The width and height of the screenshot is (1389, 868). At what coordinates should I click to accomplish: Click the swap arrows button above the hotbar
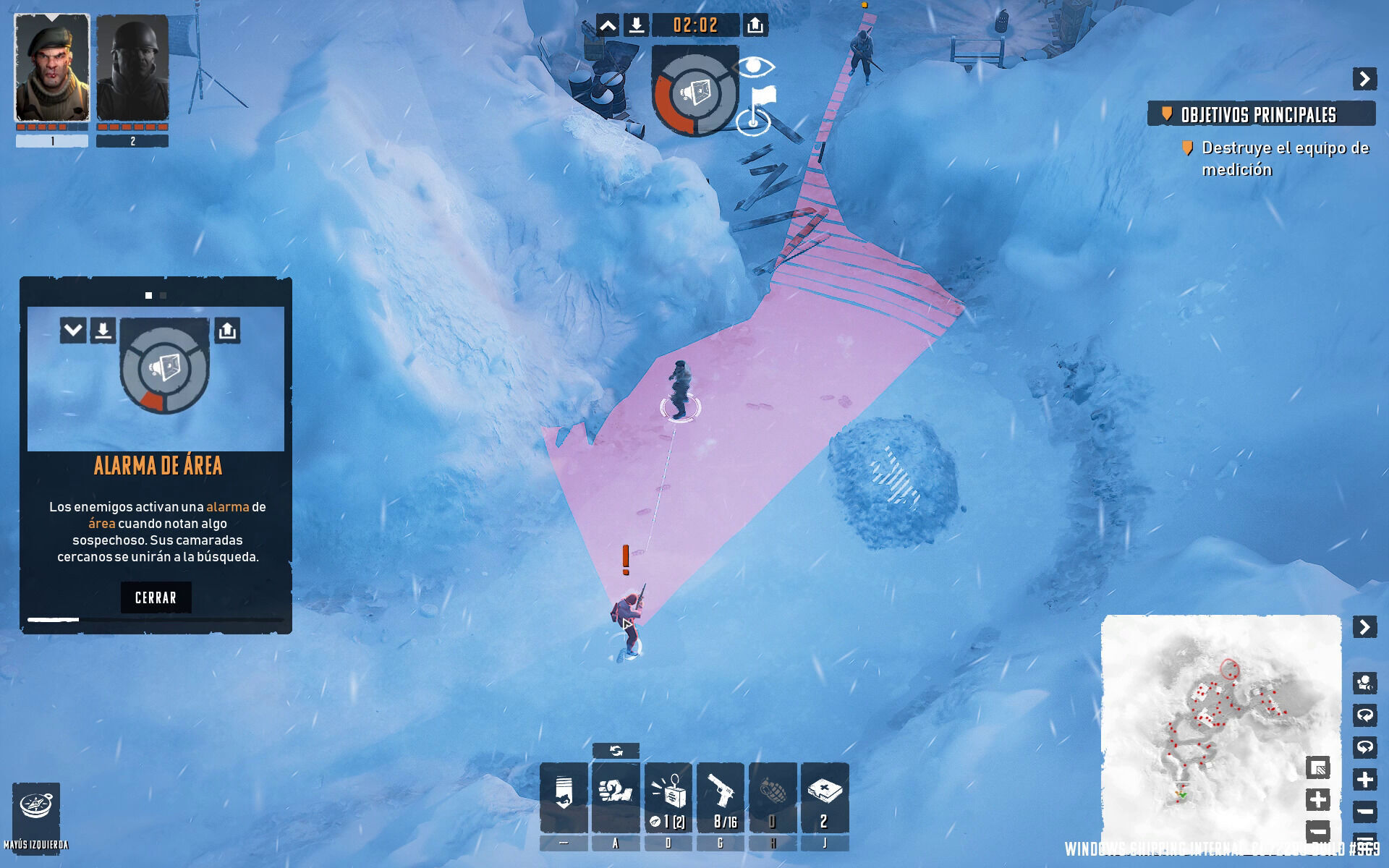(616, 751)
